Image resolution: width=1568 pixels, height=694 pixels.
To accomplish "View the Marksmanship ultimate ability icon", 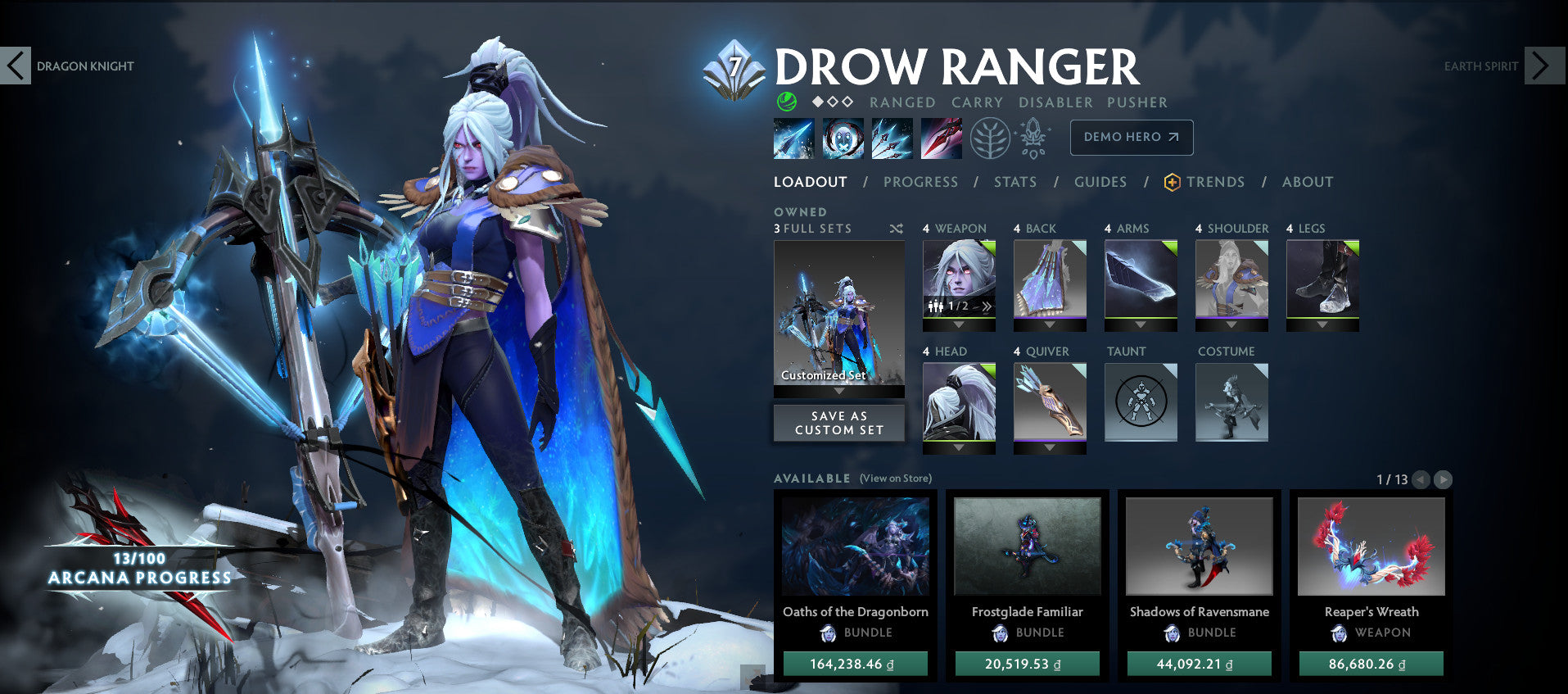I will 940,138.
